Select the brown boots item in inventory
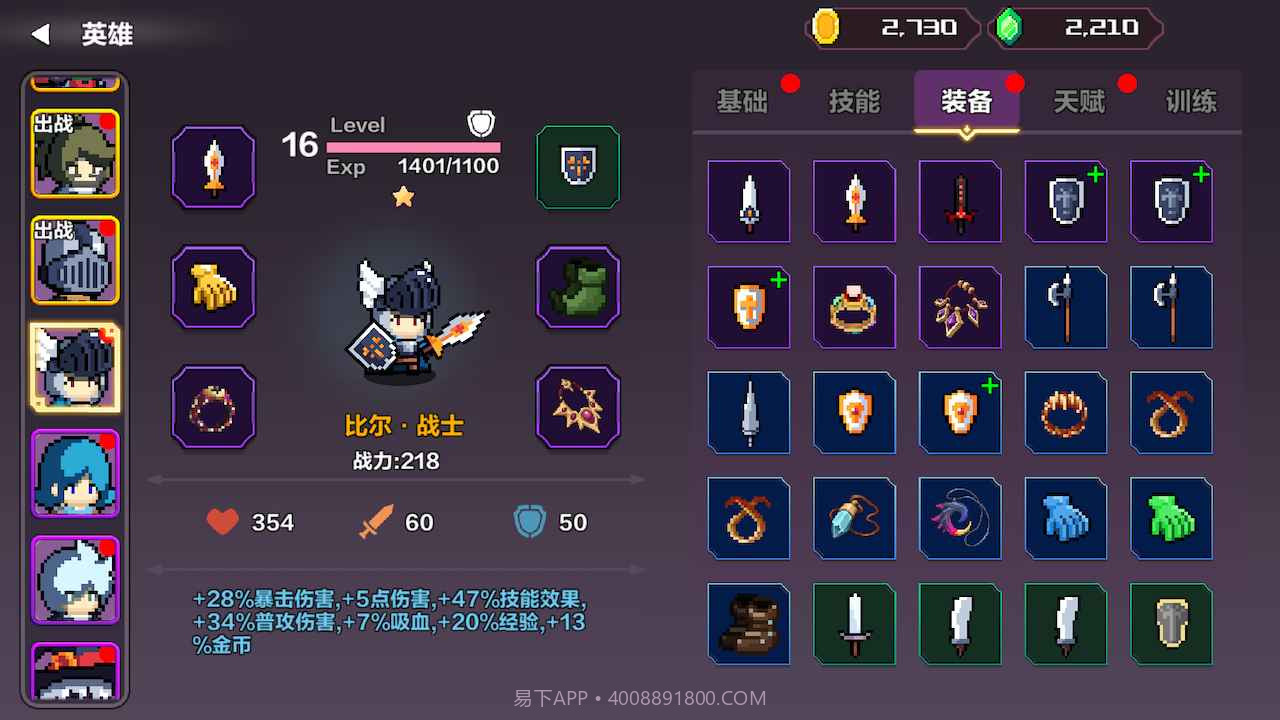This screenshot has width=1280, height=720. point(749,623)
